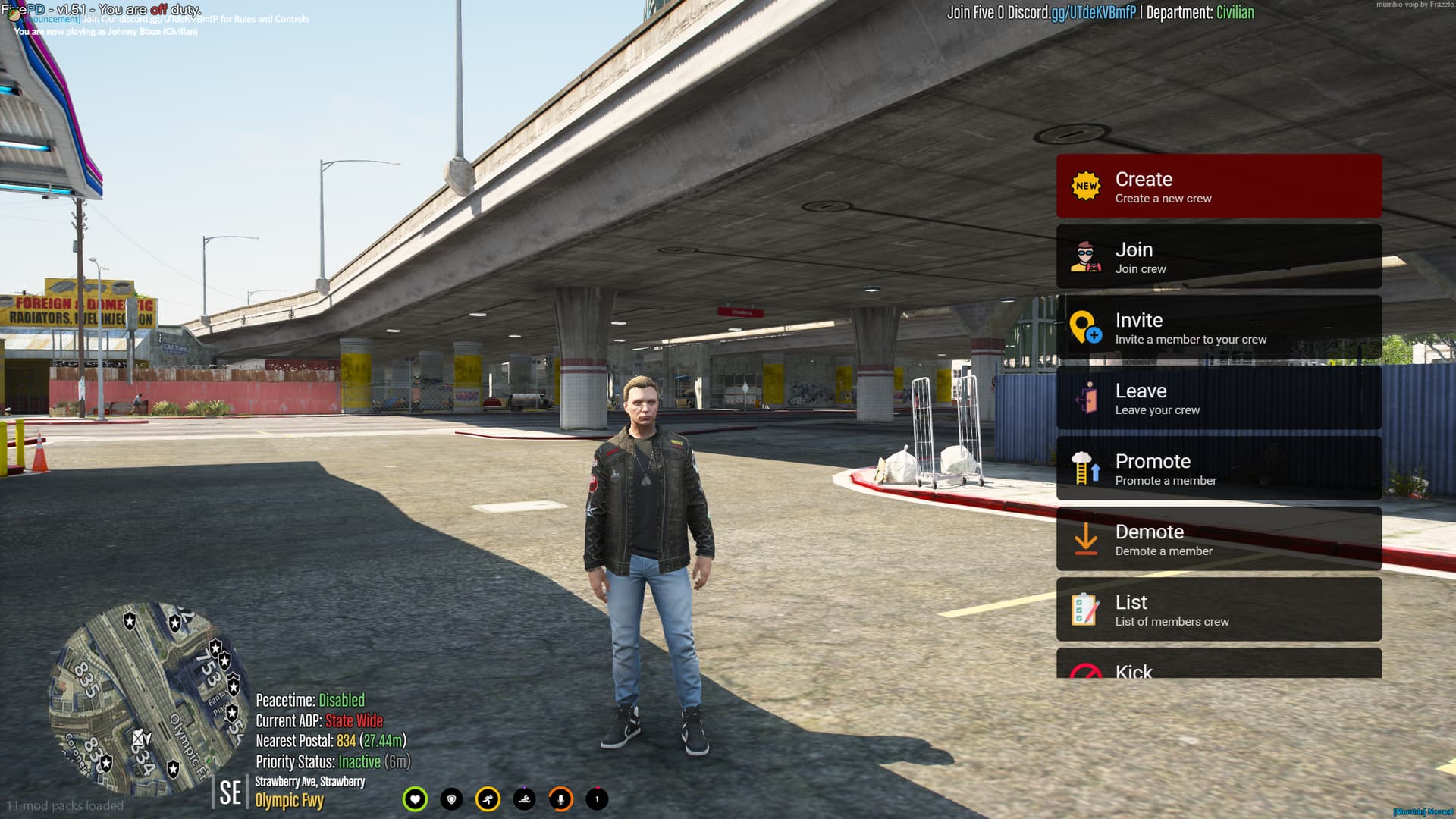
Task: Click the yellow stamina running icon
Action: click(x=488, y=799)
